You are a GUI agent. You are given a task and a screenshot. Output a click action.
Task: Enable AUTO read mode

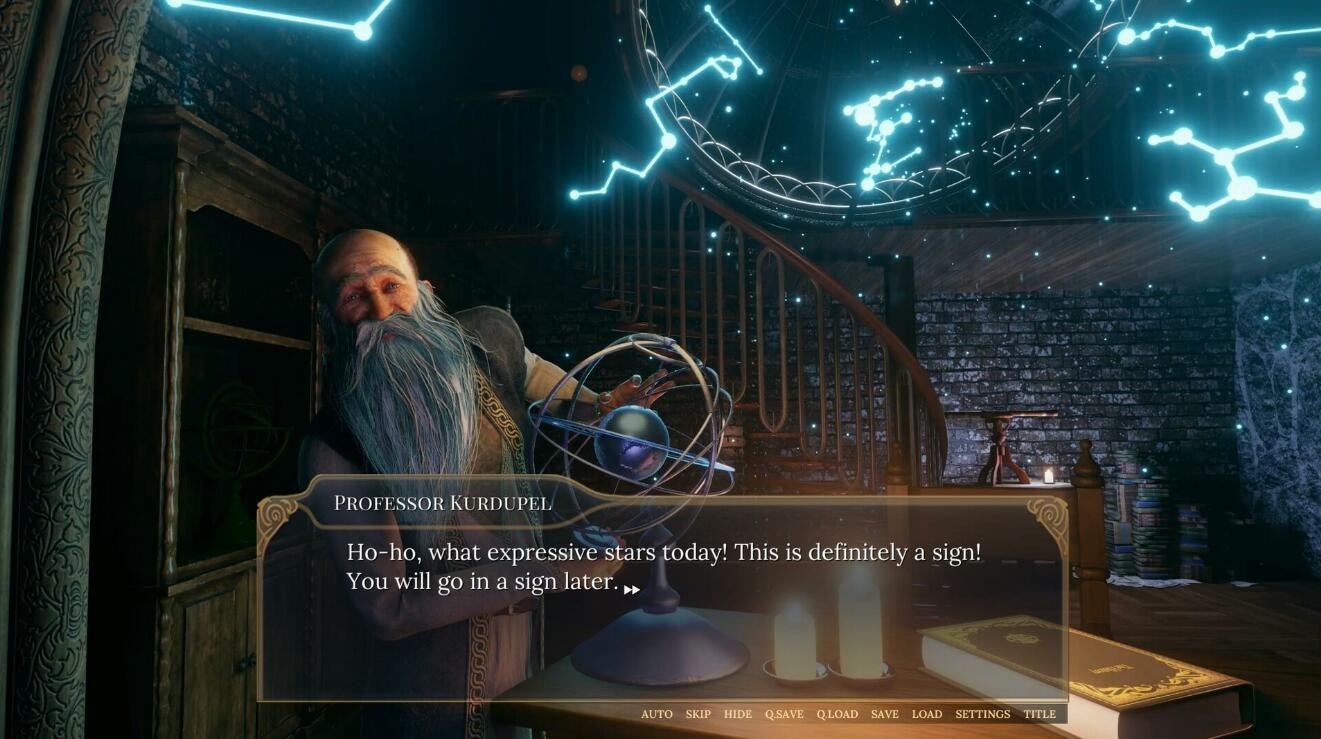[x=657, y=714]
